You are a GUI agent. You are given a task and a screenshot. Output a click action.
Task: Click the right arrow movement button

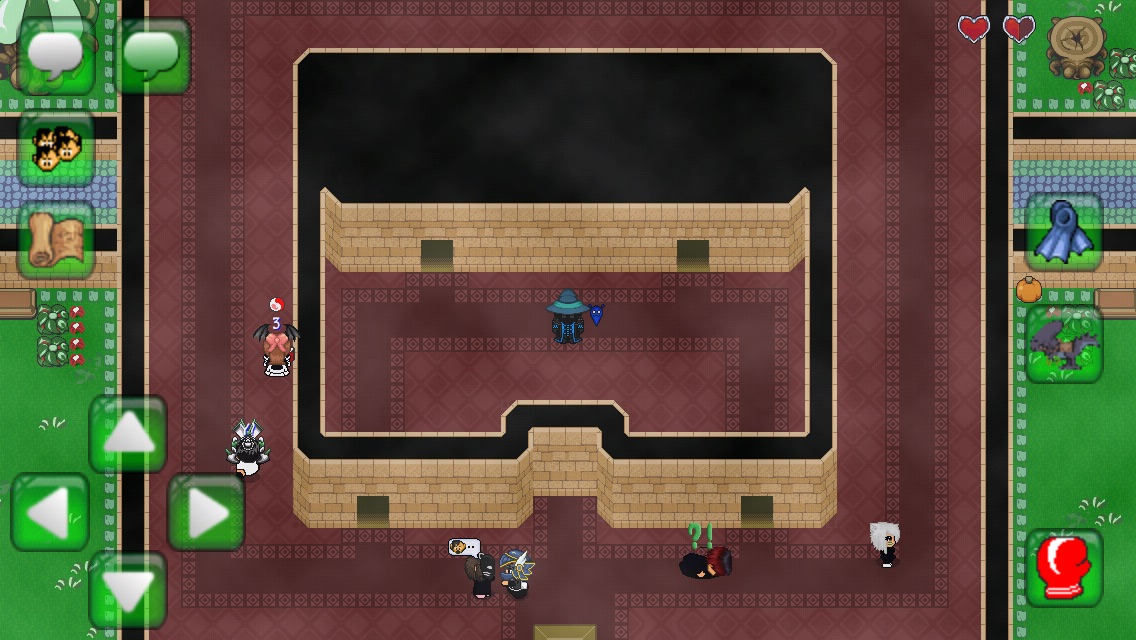click(206, 512)
